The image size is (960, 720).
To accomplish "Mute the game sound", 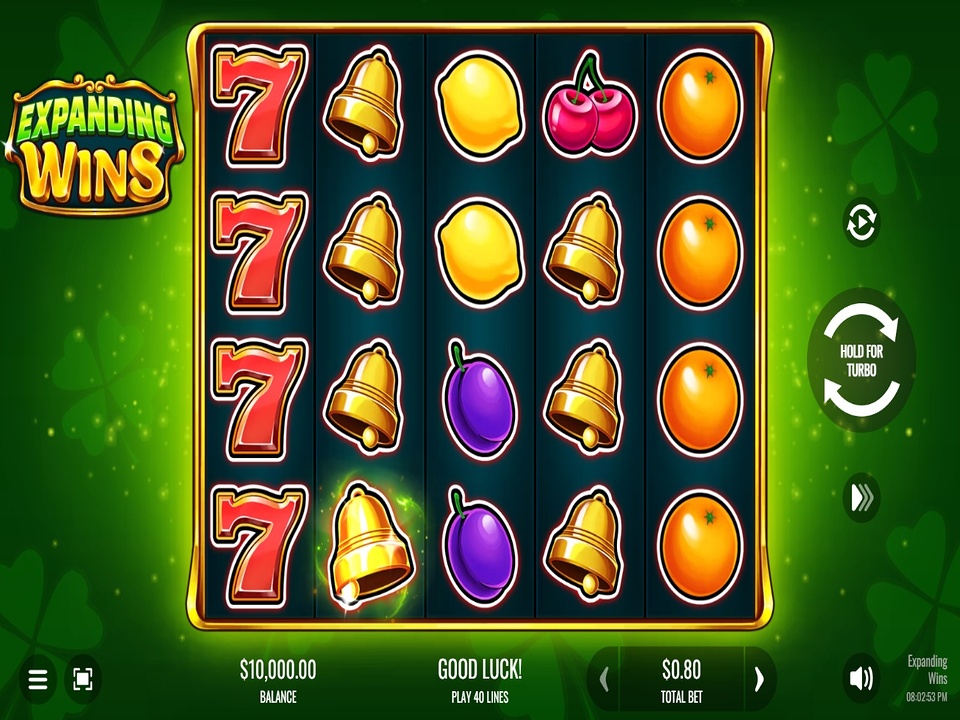I will tap(860, 680).
